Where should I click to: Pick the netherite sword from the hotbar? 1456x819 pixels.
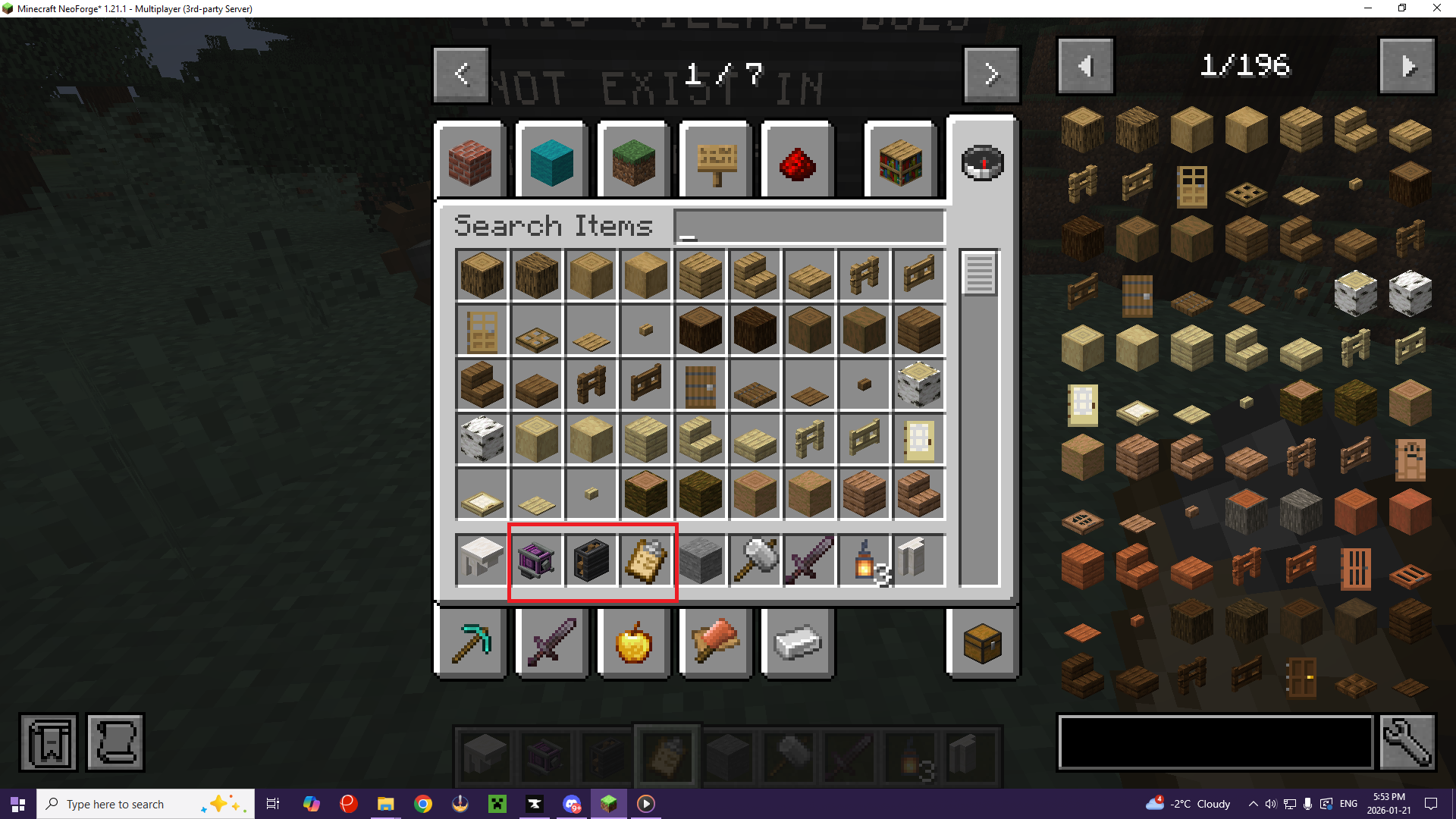click(551, 642)
